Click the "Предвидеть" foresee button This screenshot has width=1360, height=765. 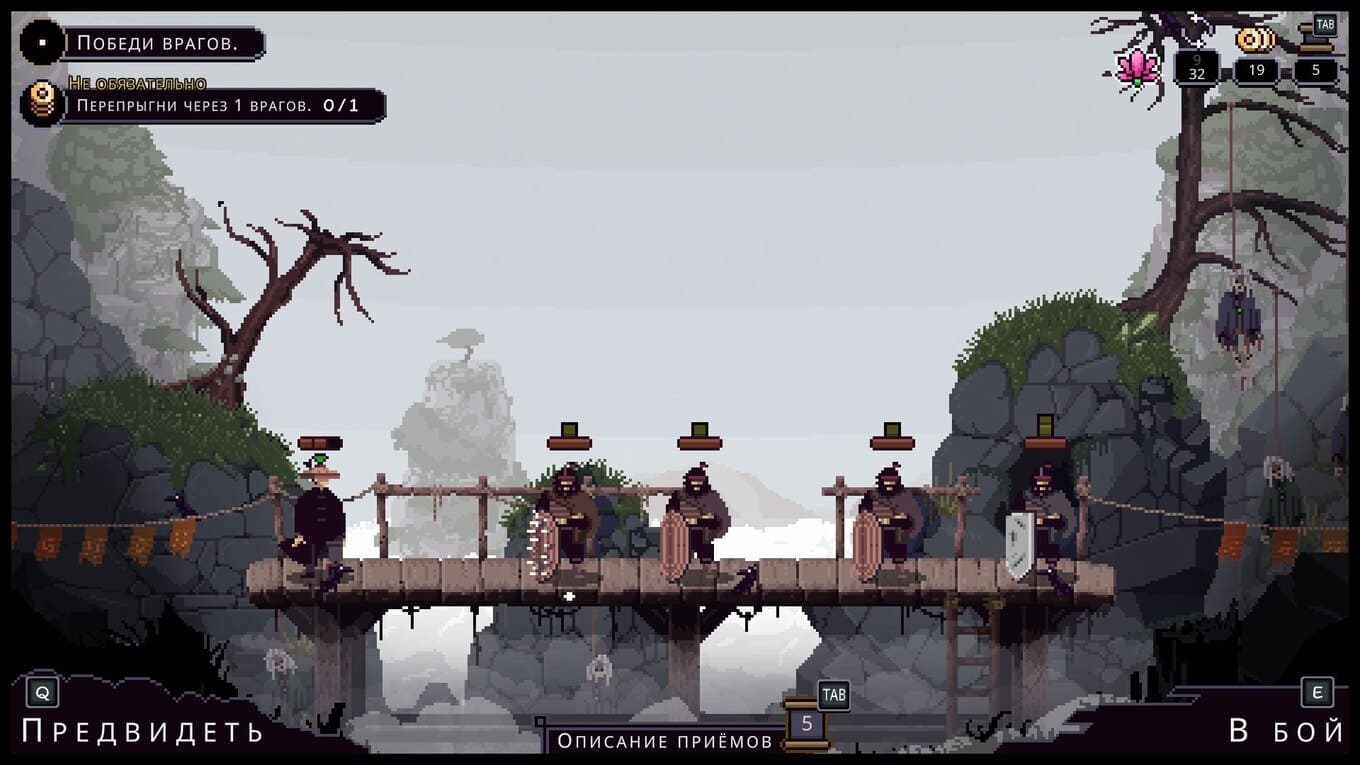tap(142, 731)
